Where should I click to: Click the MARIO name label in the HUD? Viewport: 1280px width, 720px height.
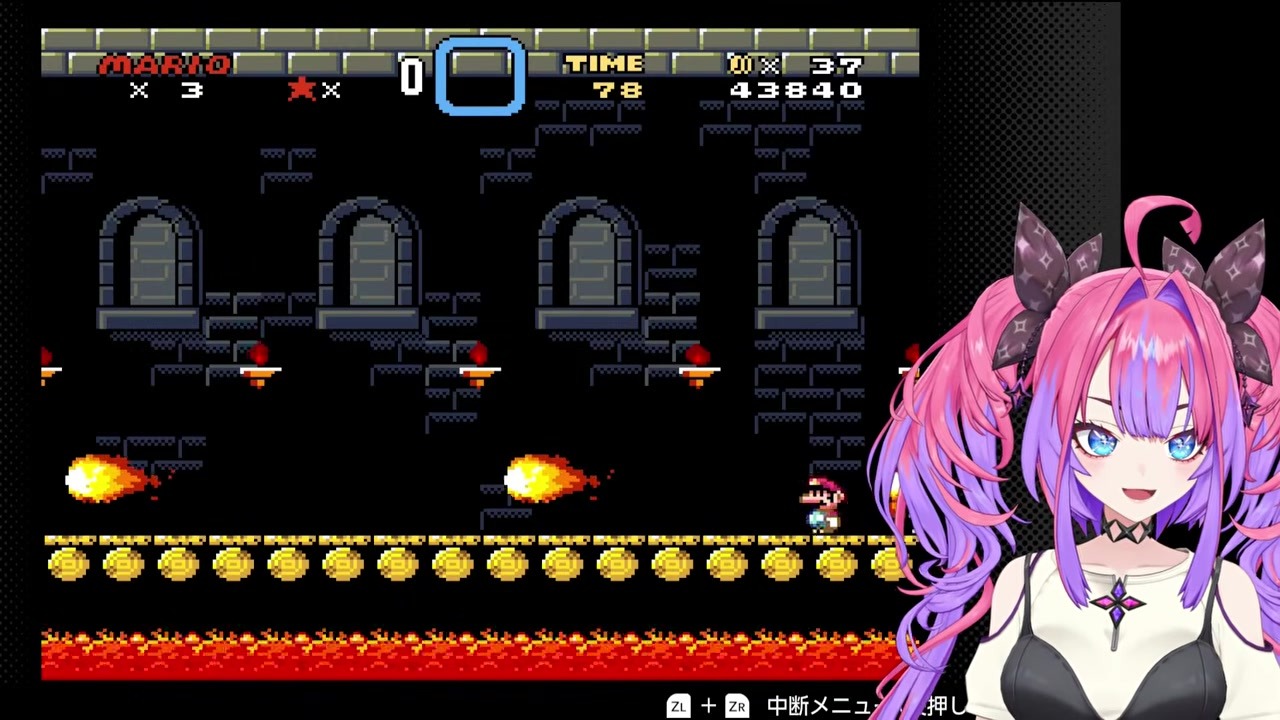click(166, 65)
